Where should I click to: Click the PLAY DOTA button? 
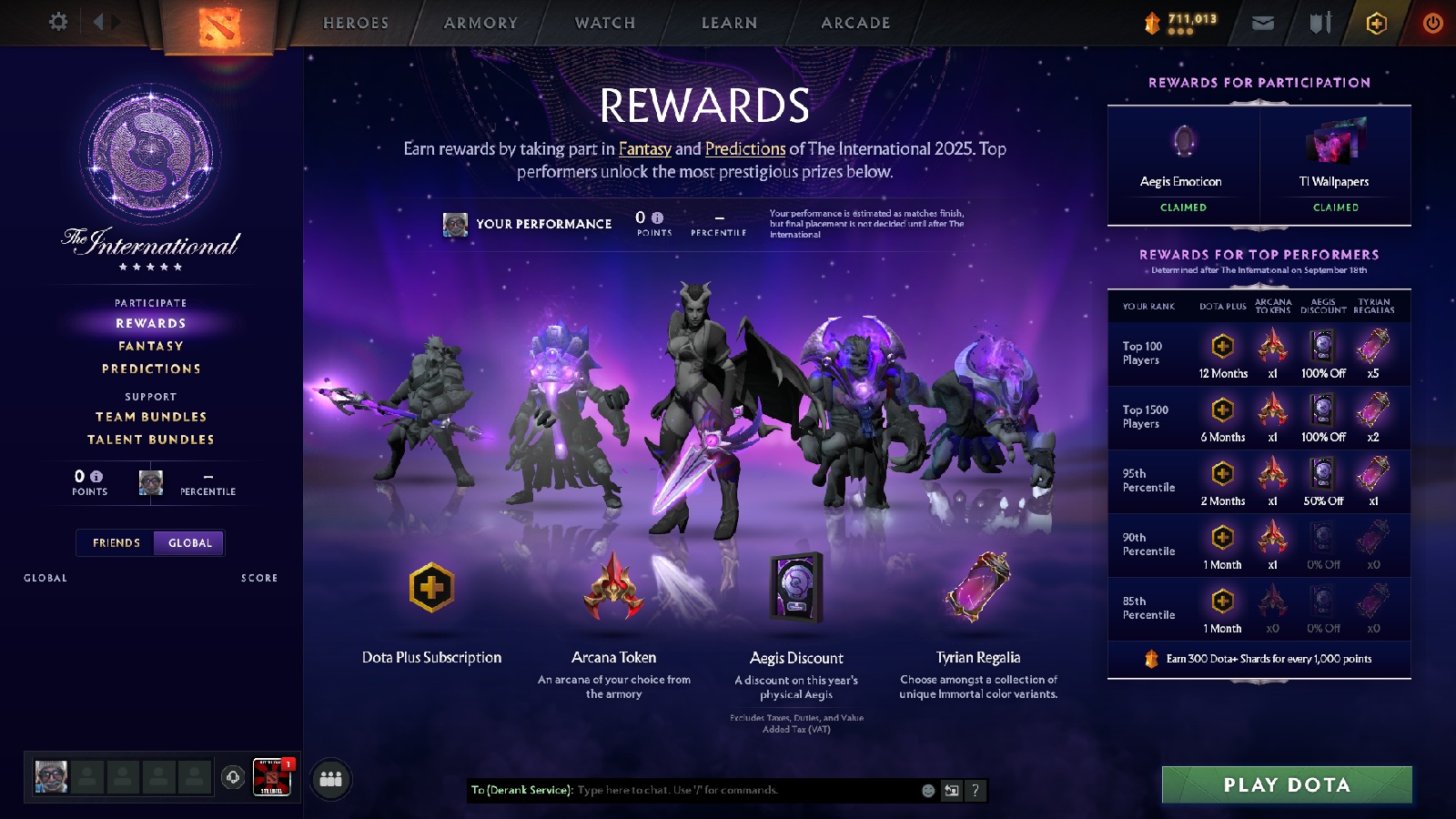click(x=1286, y=784)
